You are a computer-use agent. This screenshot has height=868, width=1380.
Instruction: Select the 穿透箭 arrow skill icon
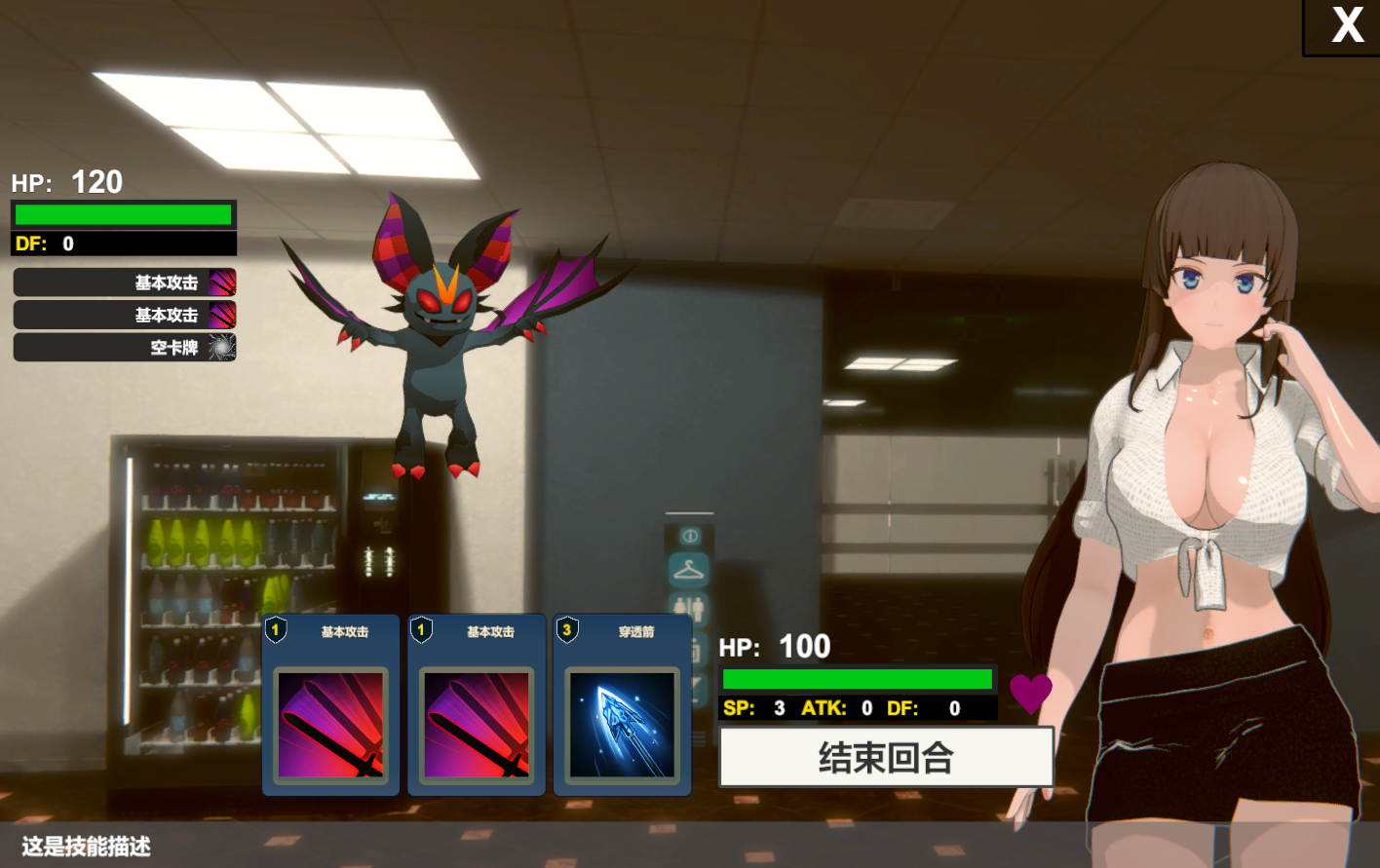tap(622, 726)
